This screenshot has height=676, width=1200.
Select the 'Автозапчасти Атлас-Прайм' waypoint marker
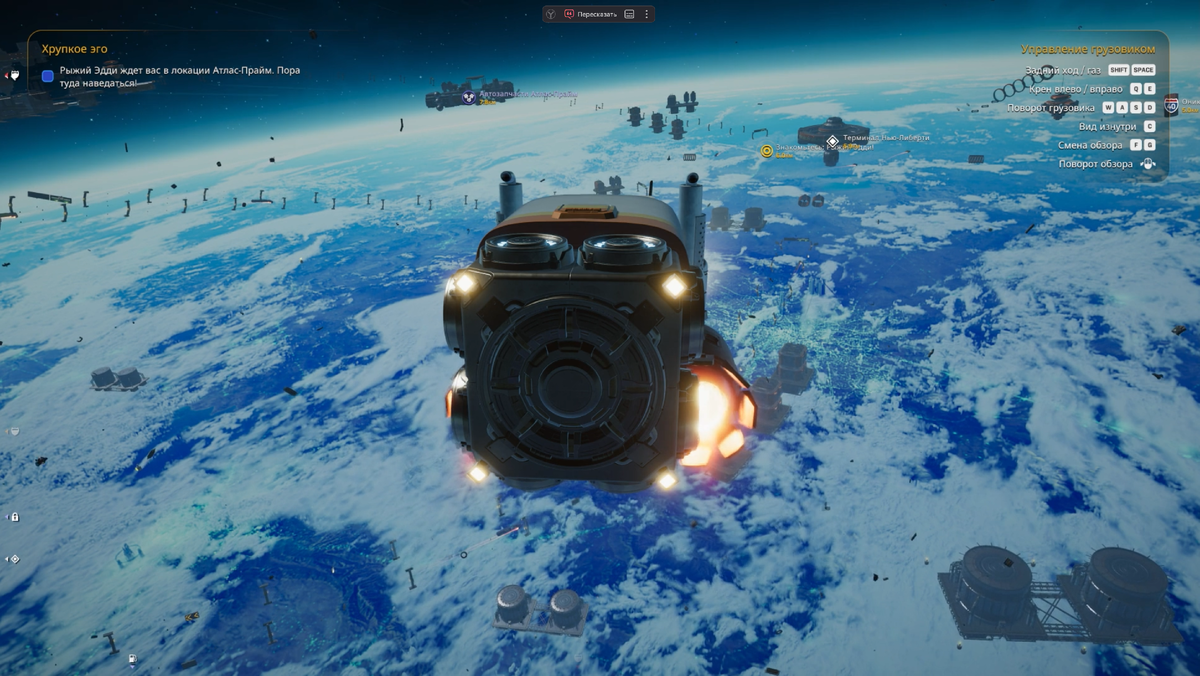coord(468,96)
